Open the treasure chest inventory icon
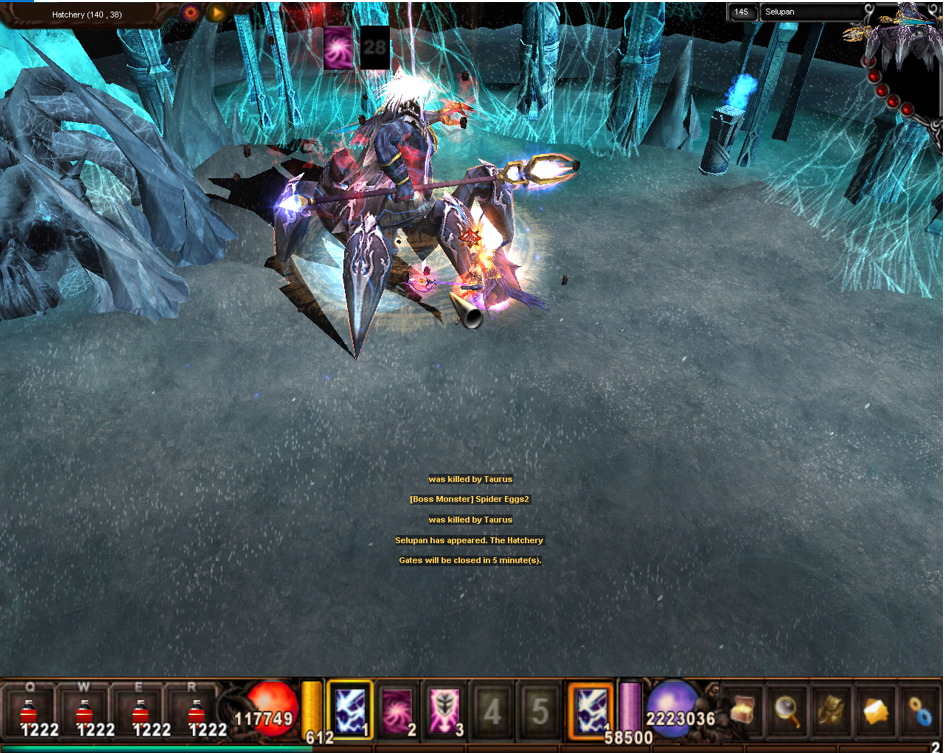 741,709
